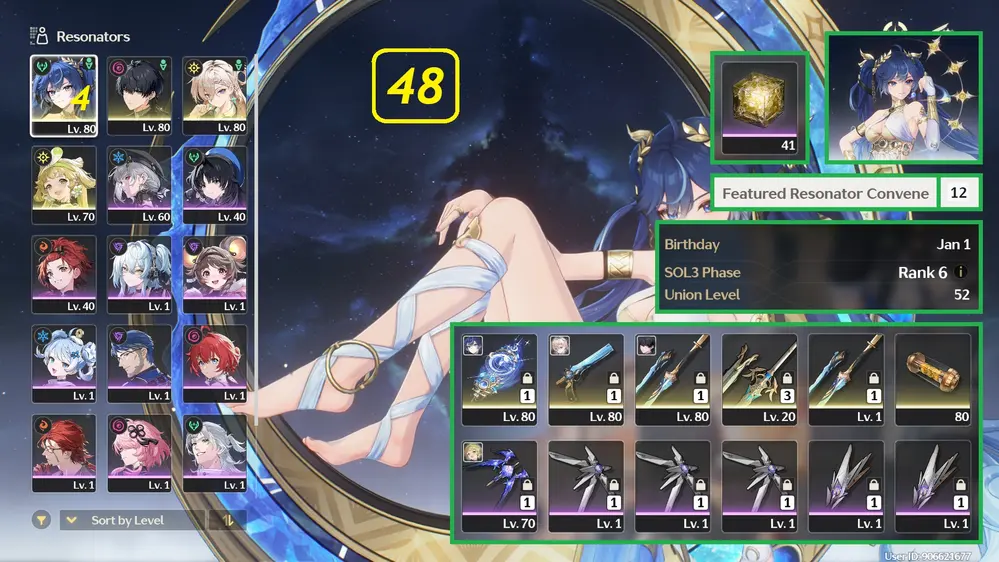Choose the Lv. 40 resonator wearing a blue beret
The image size is (999, 562).
(x=214, y=184)
